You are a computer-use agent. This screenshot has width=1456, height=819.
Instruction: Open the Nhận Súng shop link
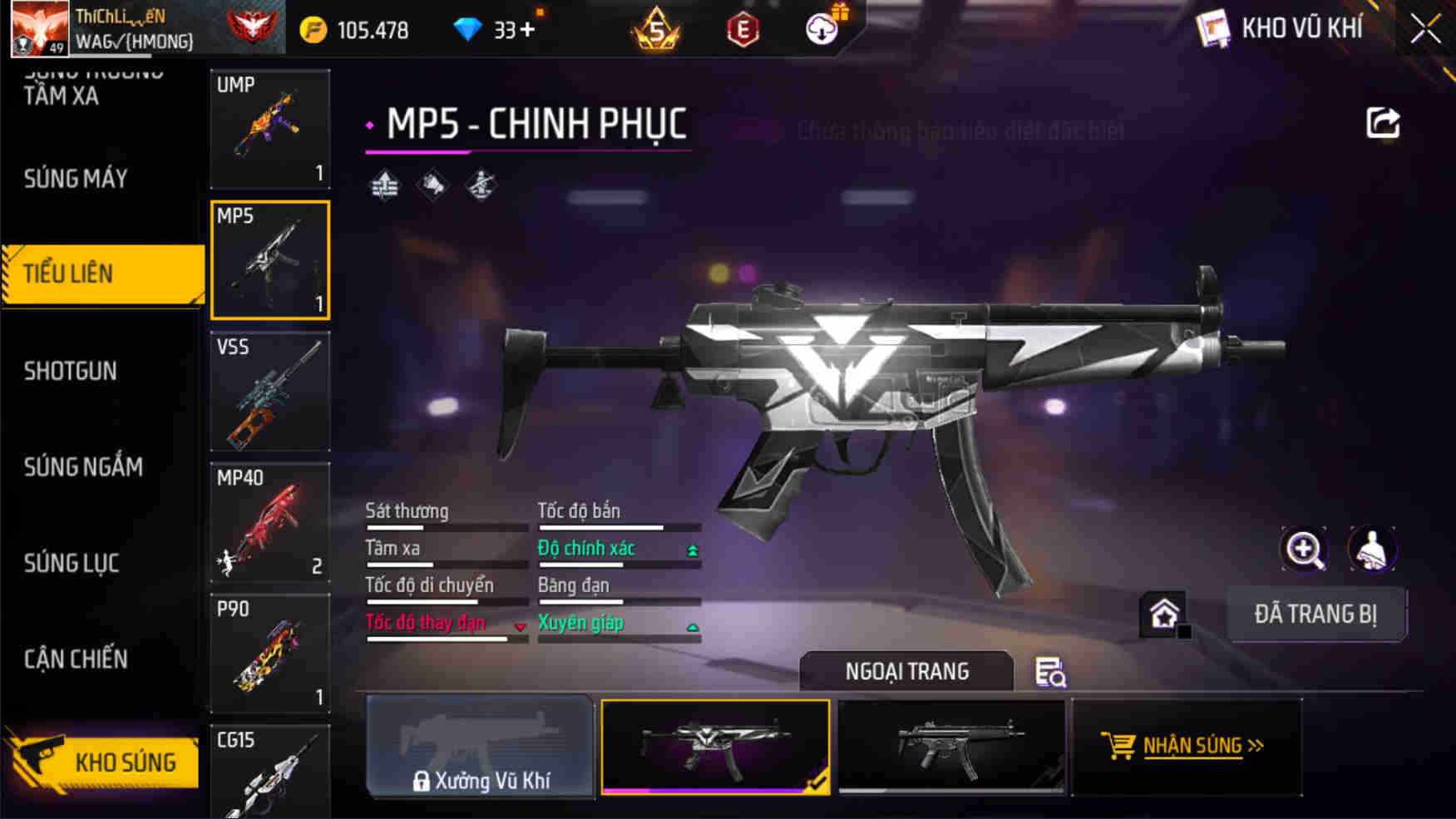[1186, 746]
